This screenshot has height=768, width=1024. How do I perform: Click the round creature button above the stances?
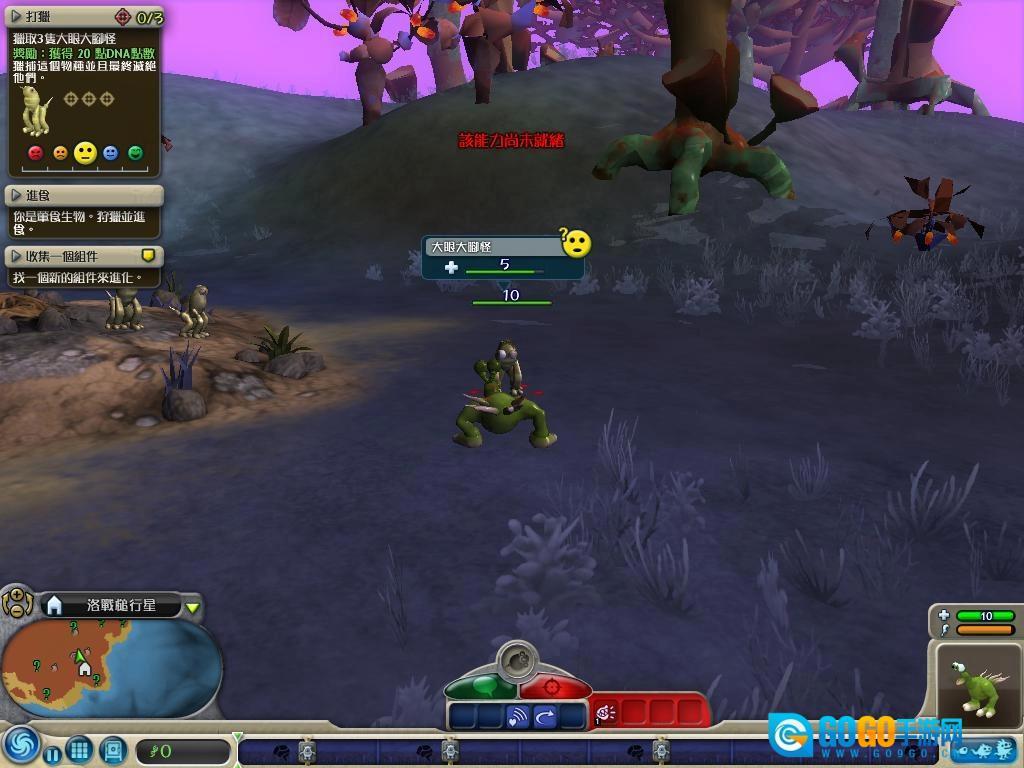click(517, 660)
